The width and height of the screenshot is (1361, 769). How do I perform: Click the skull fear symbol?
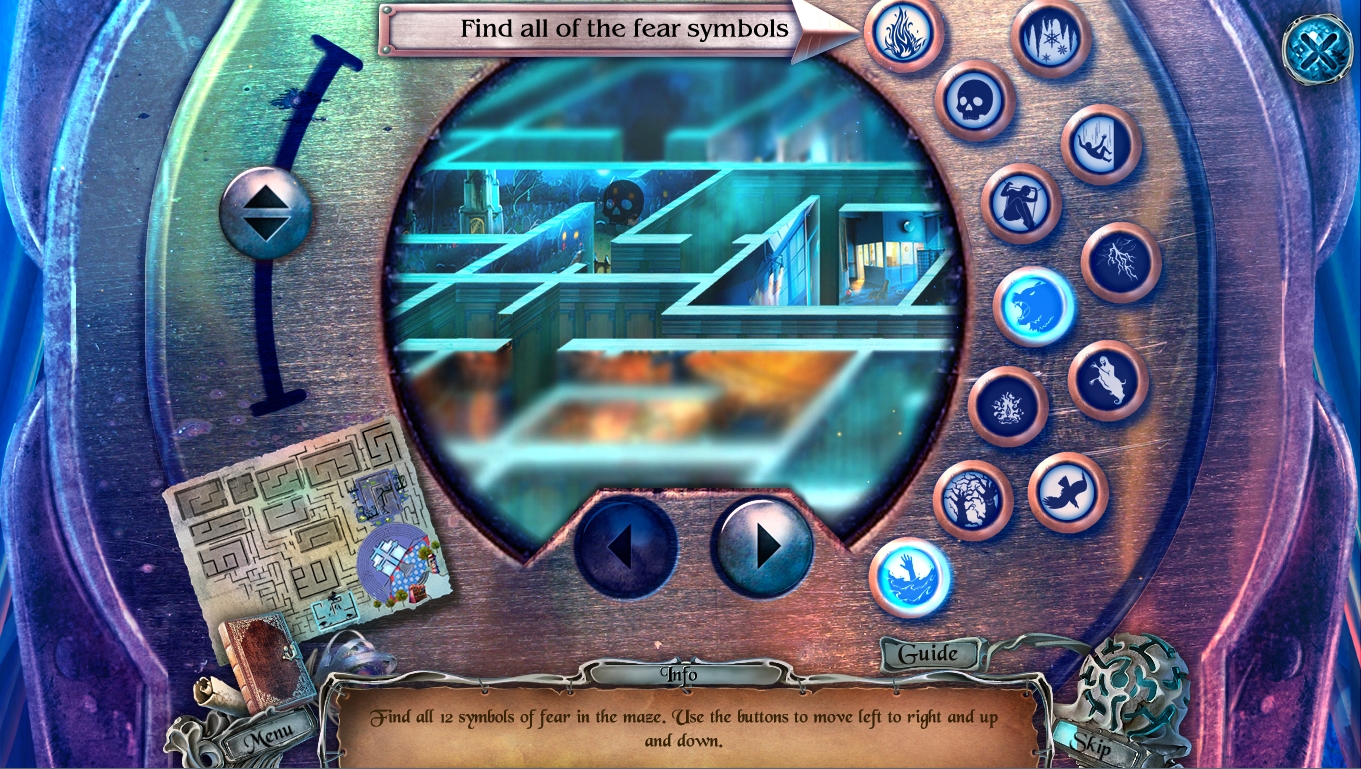pyautogui.click(x=975, y=100)
